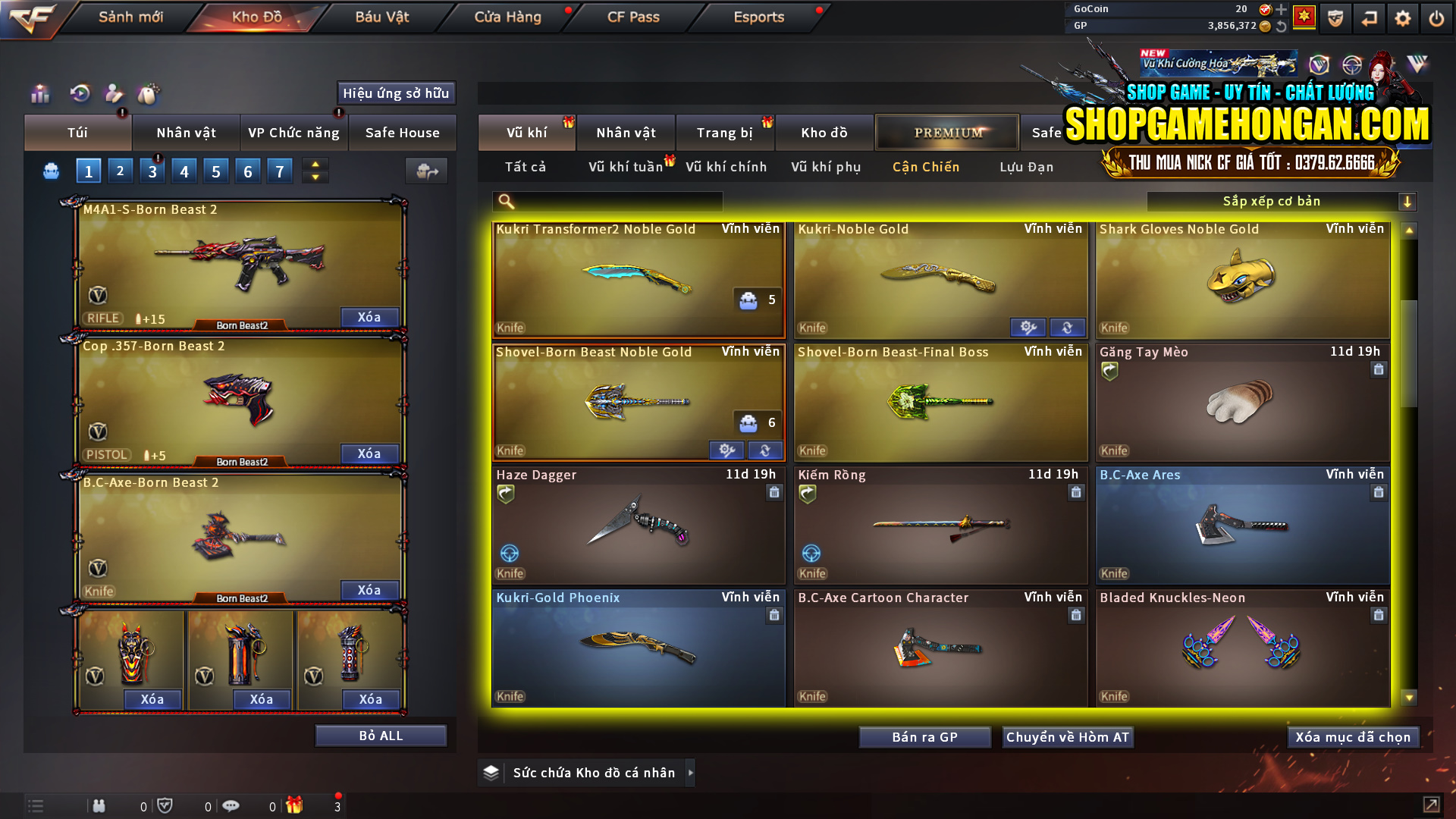The image size is (1456, 819).
Task: Click the Bỏ ALL button
Action: [x=380, y=735]
